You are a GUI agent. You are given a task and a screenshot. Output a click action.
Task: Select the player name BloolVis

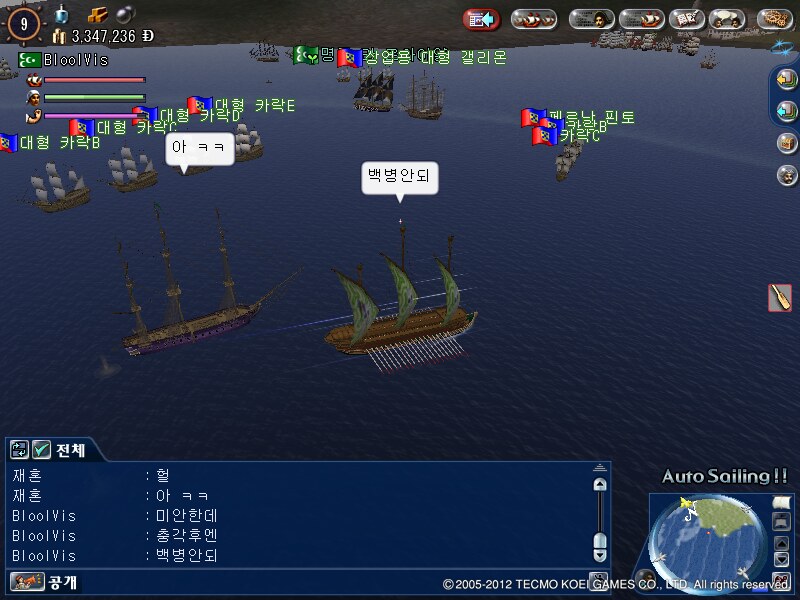tap(75, 60)
